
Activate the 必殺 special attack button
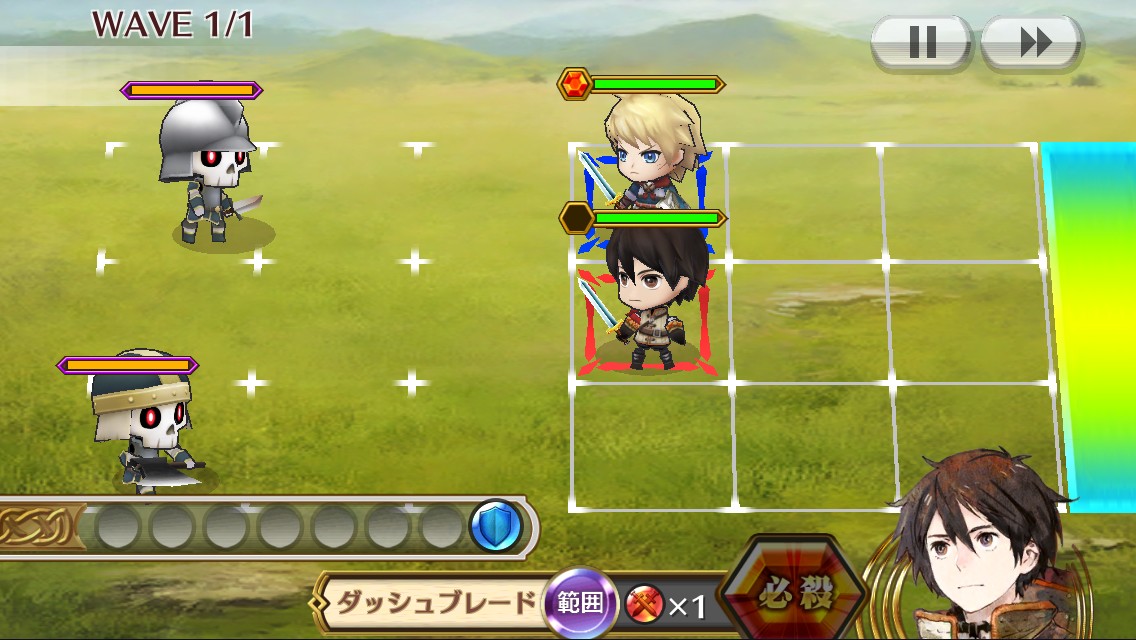(x=793, y=595)
